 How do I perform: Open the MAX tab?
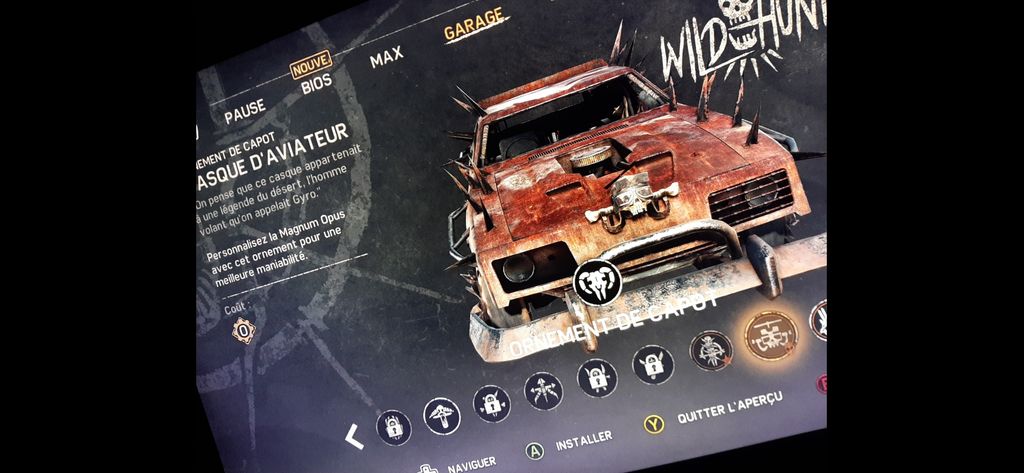[x=386, y=59]
